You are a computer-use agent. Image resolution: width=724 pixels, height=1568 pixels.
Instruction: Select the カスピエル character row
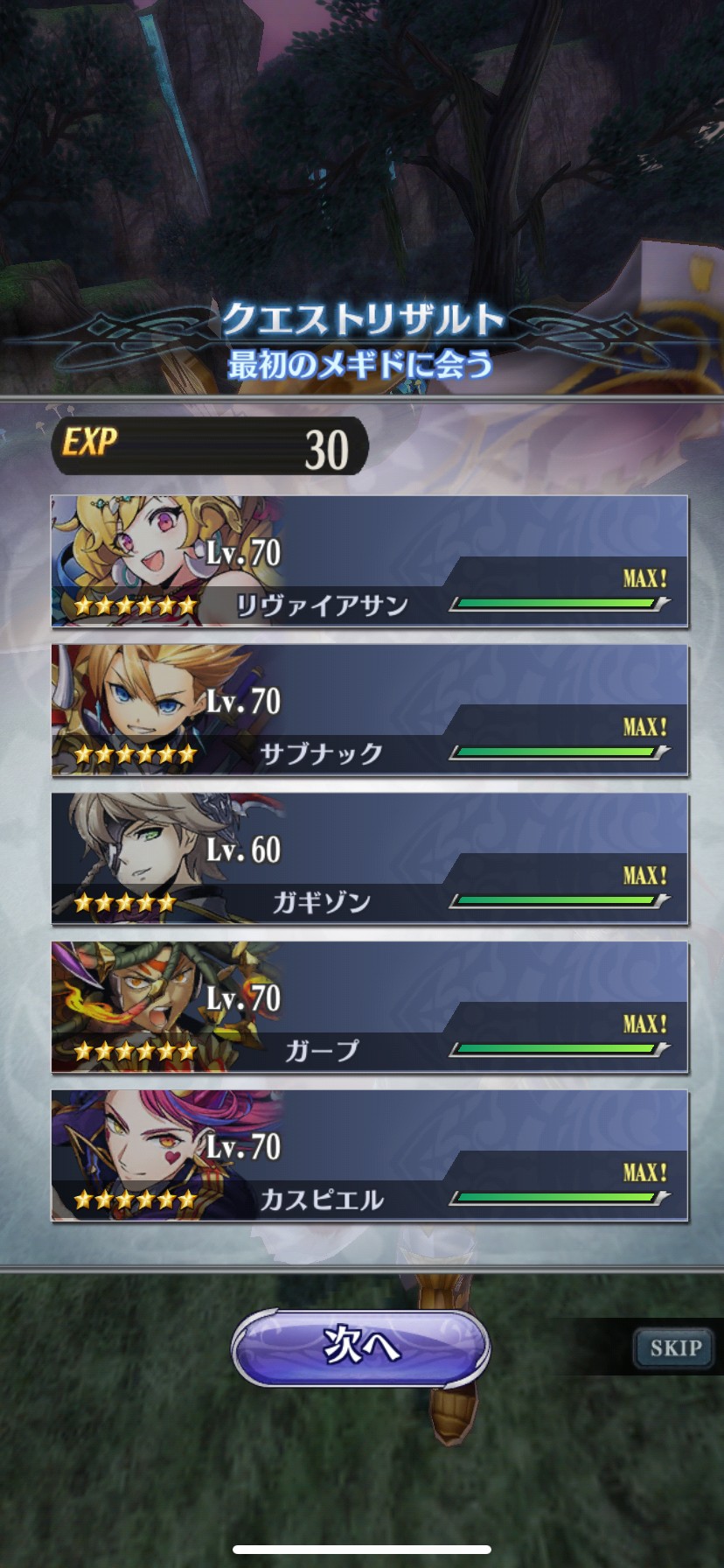(x=369, y=1156)
